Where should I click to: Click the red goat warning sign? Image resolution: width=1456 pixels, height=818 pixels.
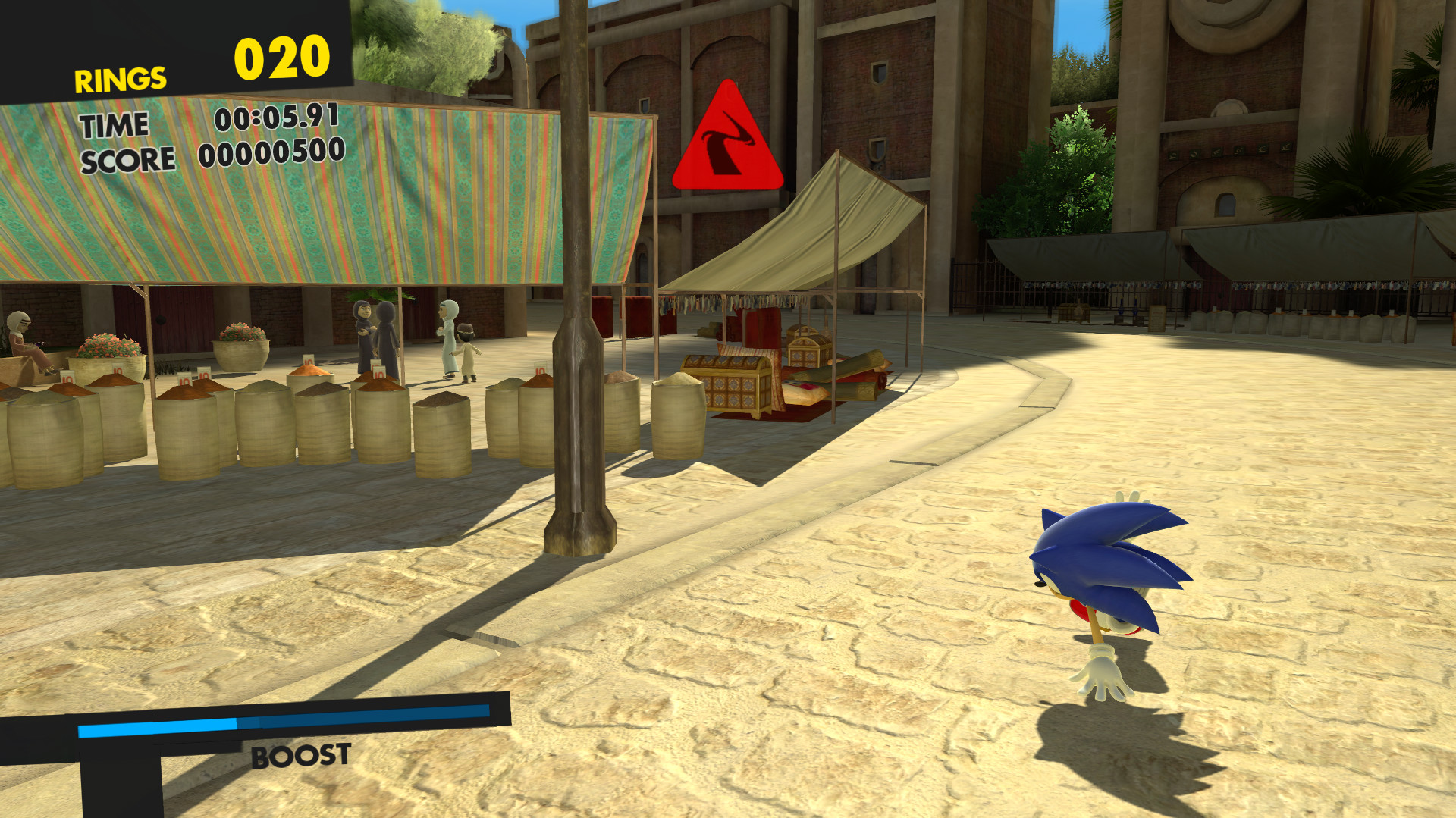(728, 136)
